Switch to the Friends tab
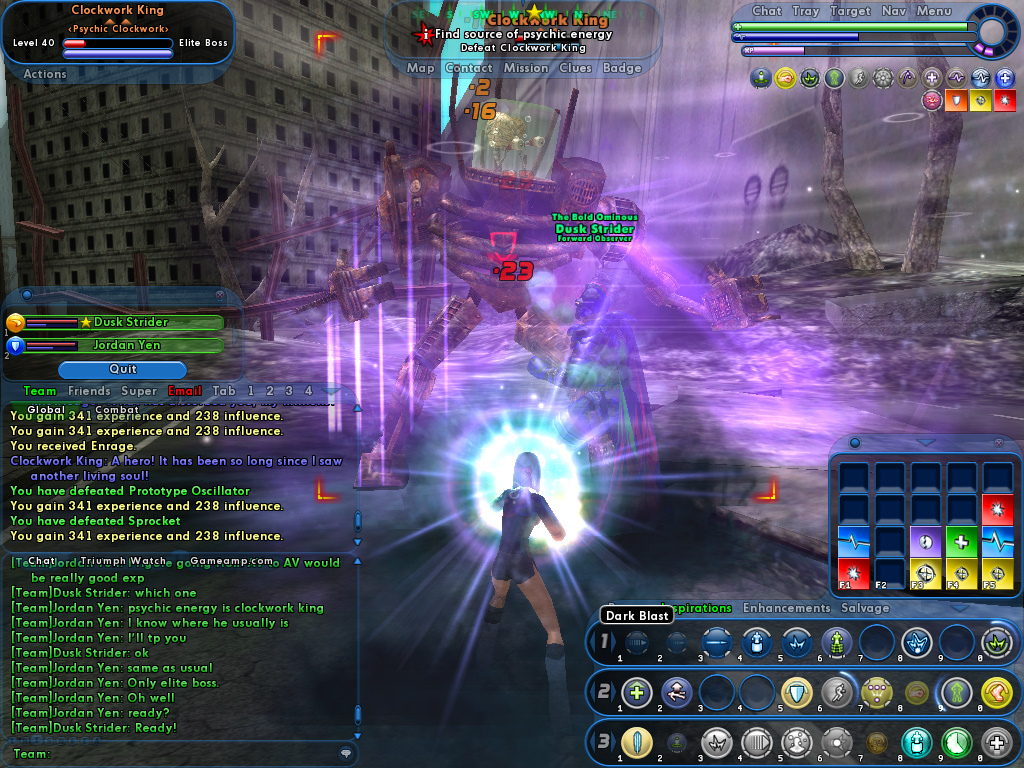This screenshot has height=768, width=1024. click(x=90, y=391)
